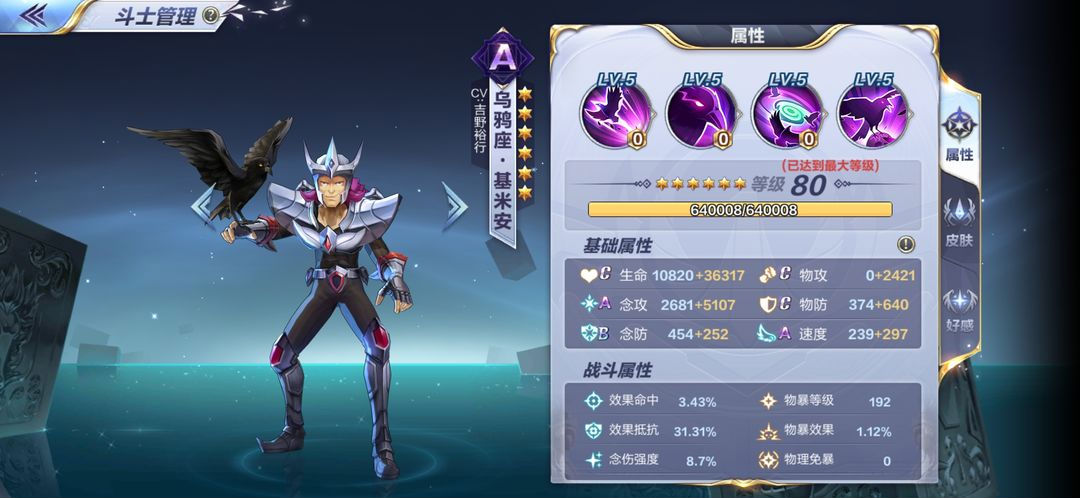Screen dimensions: 1080x498
Task: Select the dark crow head skill icon
Action: (702, 114)
